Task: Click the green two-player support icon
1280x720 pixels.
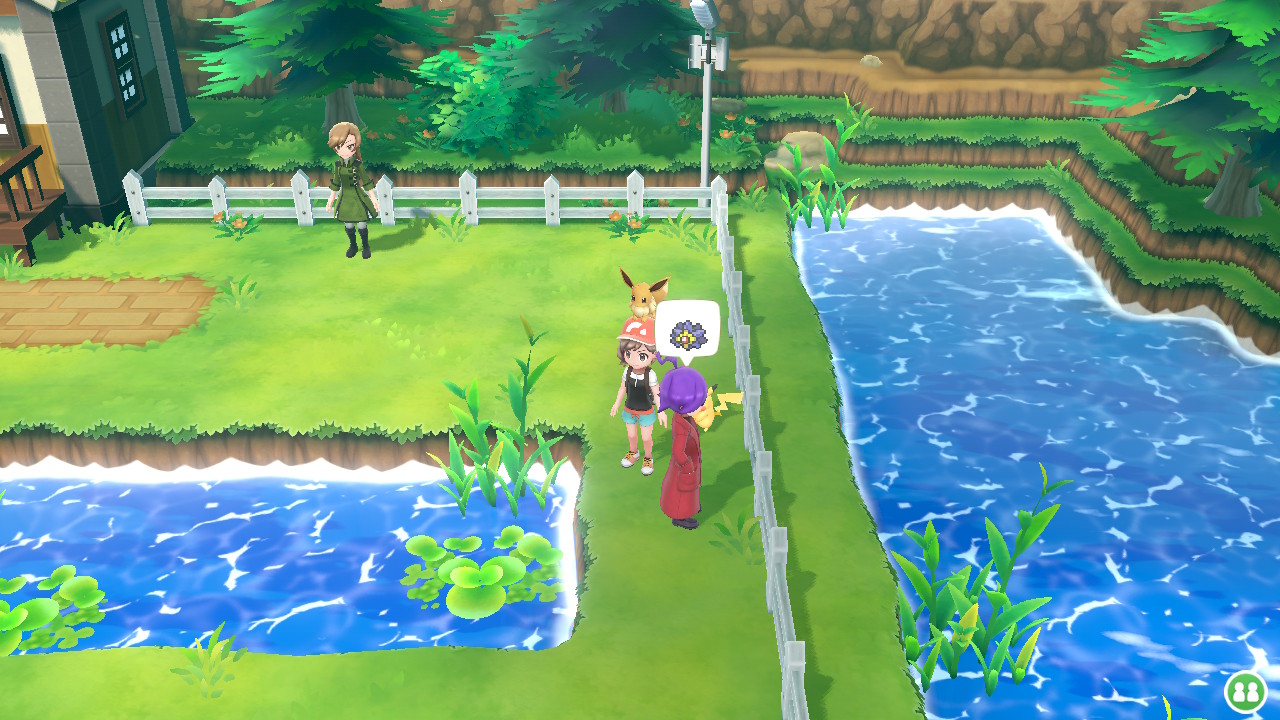Action: tap(1245, 691)
